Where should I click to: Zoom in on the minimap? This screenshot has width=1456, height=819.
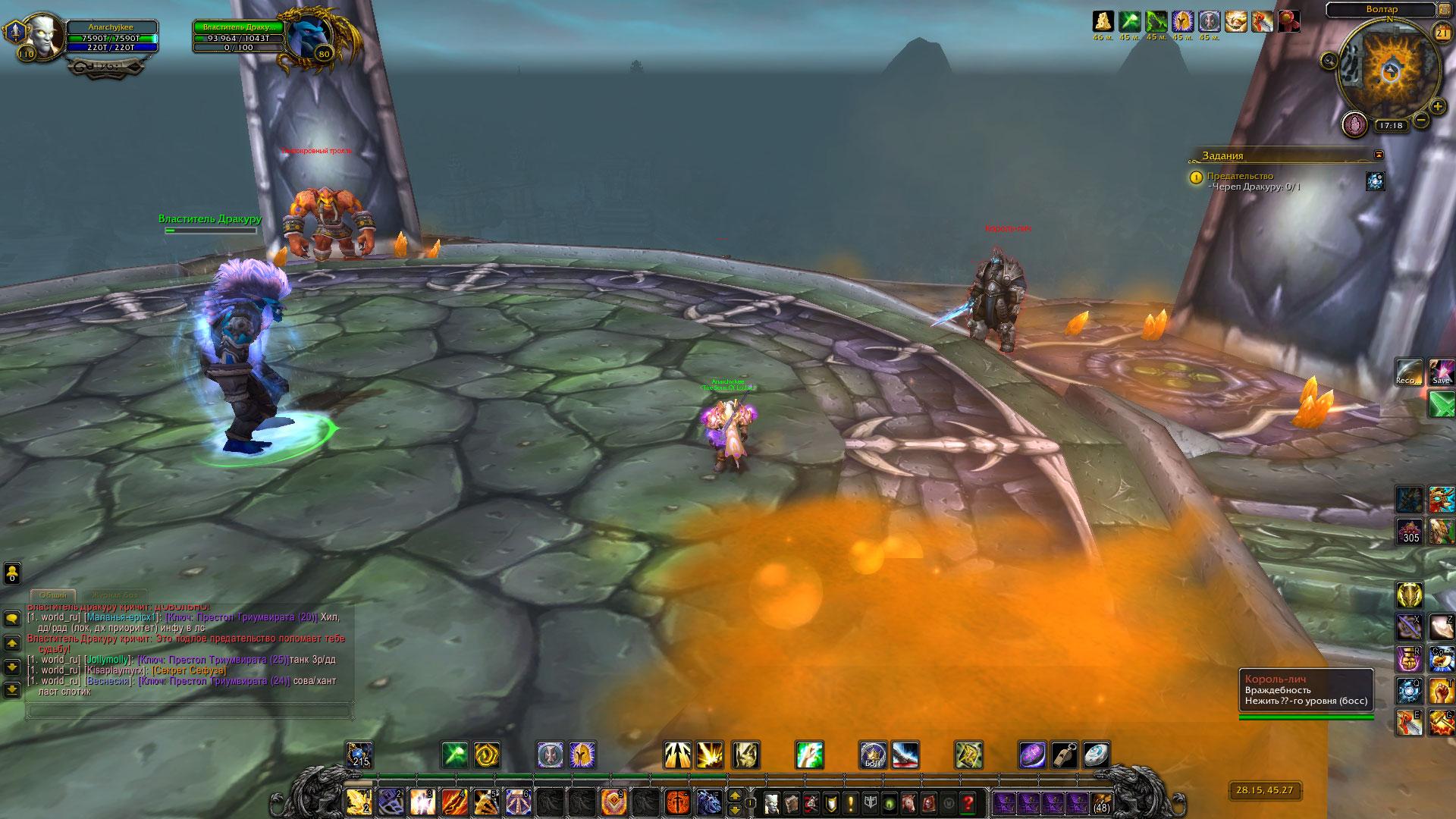tap(1437, 107)
